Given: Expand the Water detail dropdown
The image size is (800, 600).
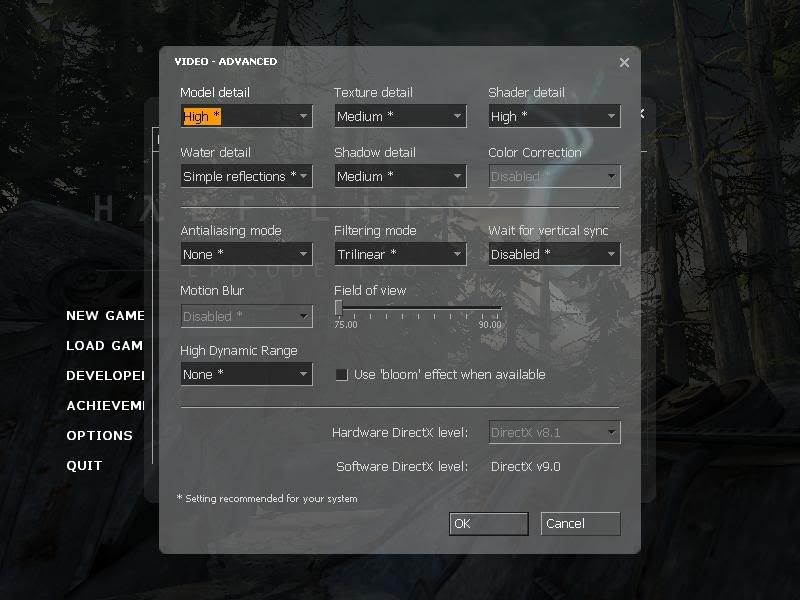Looking at the screenshot, I should click(246, 176).
